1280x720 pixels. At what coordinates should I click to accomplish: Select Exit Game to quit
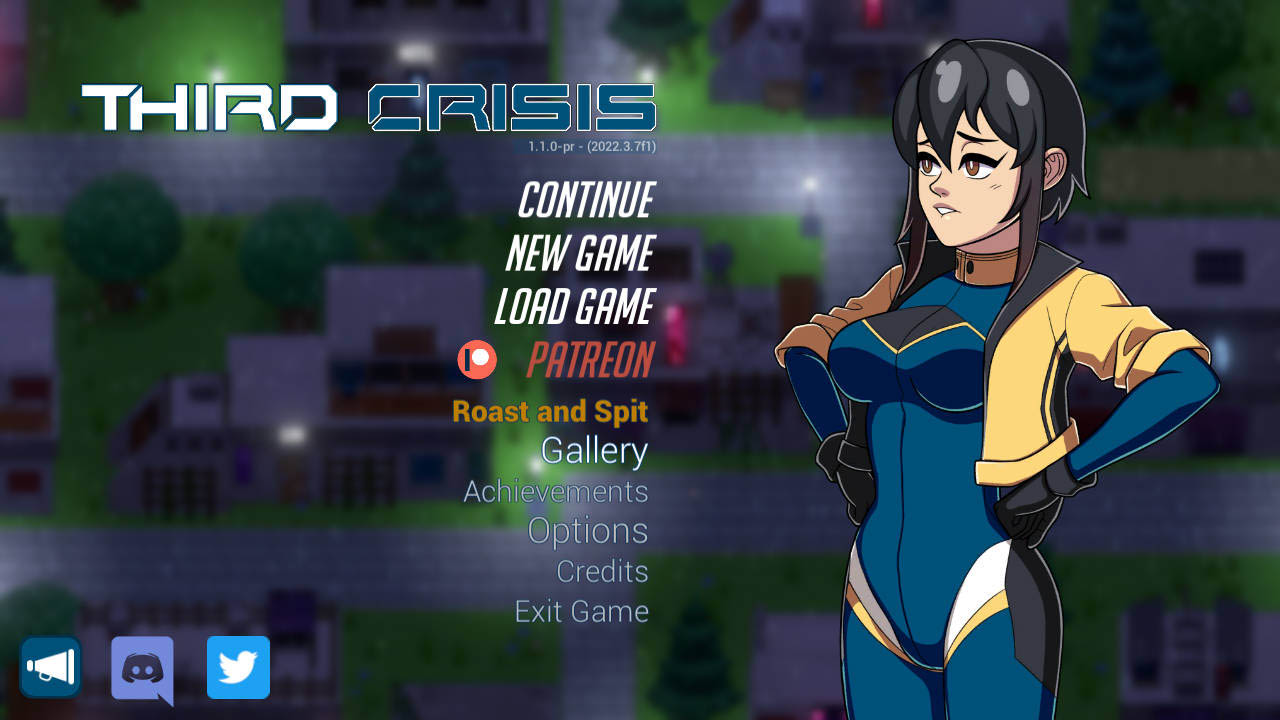point(581,611)
